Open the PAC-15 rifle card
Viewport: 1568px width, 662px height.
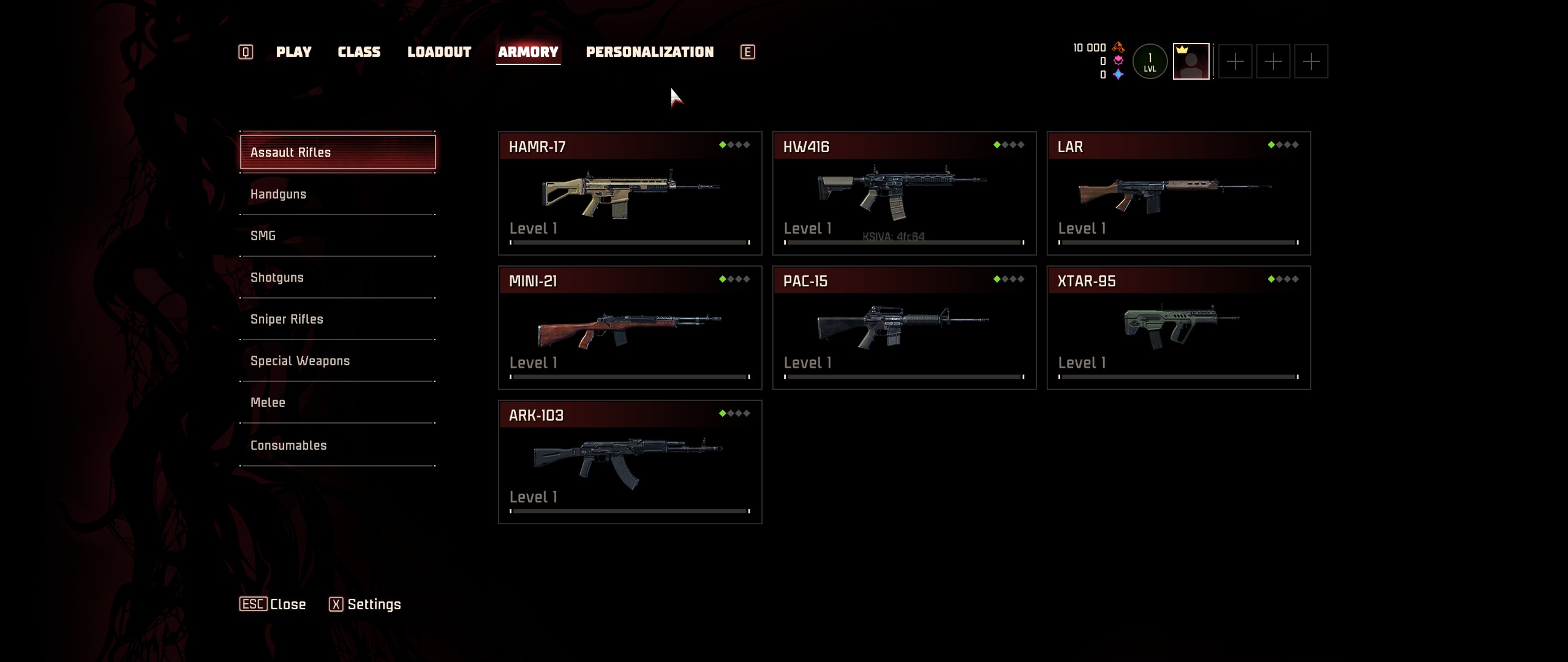tap(904, 327)
